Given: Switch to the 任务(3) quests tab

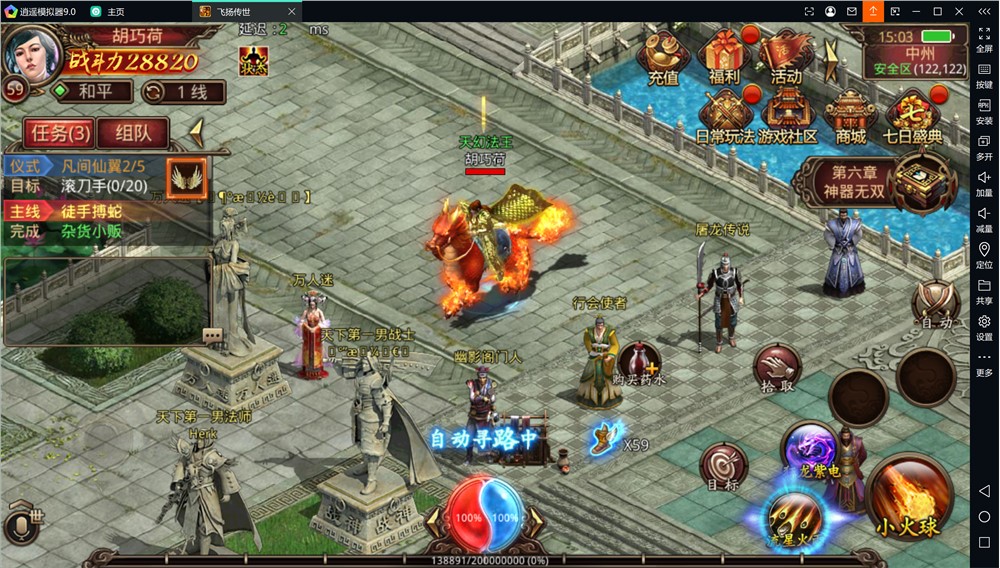Looking at the screenshot, I should pos(62,133).
